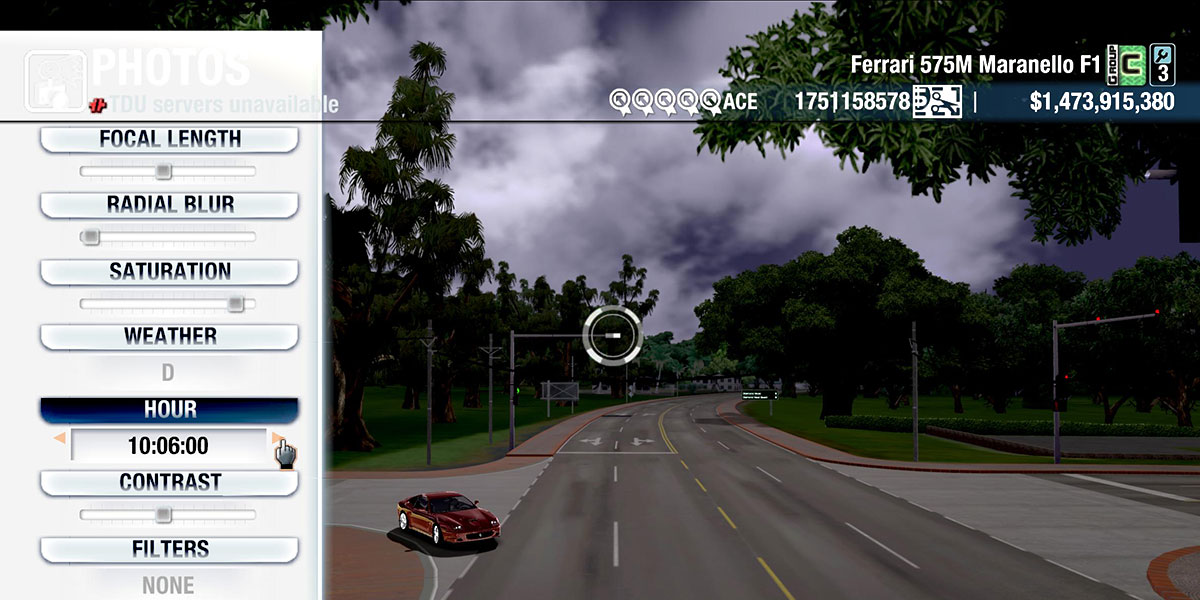Choose the Saturation setting
This screenshot has width=1200, height=600.
pyautogui.click(x=169, y=271)
